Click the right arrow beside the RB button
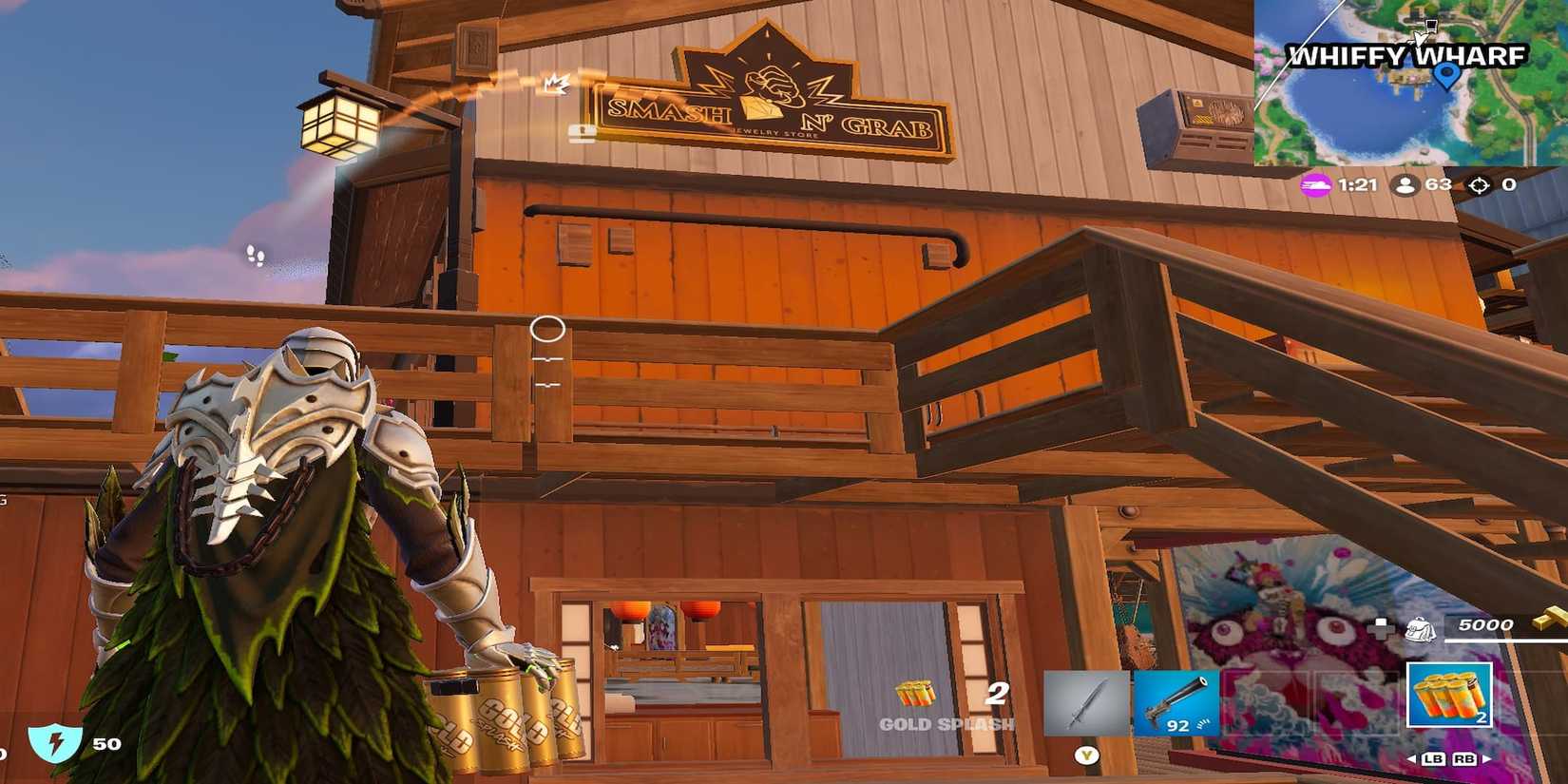 point(1485,758)
